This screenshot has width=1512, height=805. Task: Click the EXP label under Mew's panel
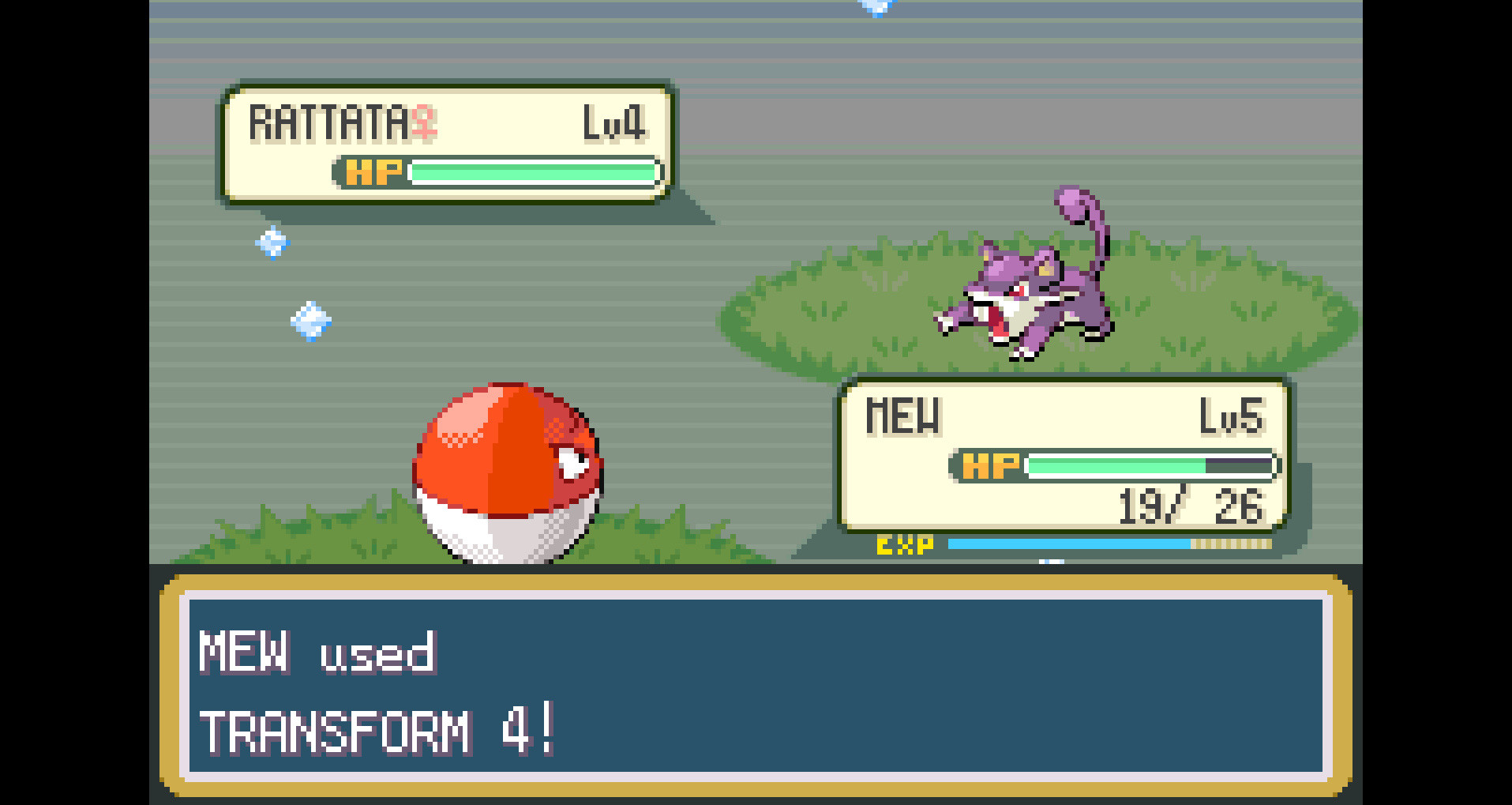tap(905, 544)
